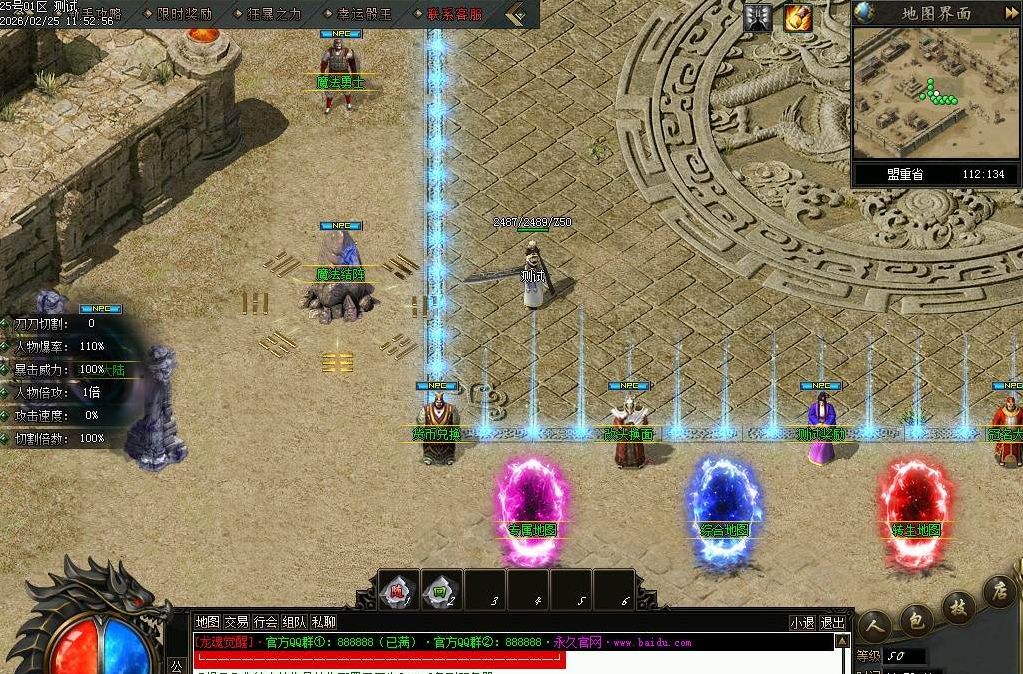
Task: Select the green 回 item in hotbar slot 2
Action: point(441,590)
